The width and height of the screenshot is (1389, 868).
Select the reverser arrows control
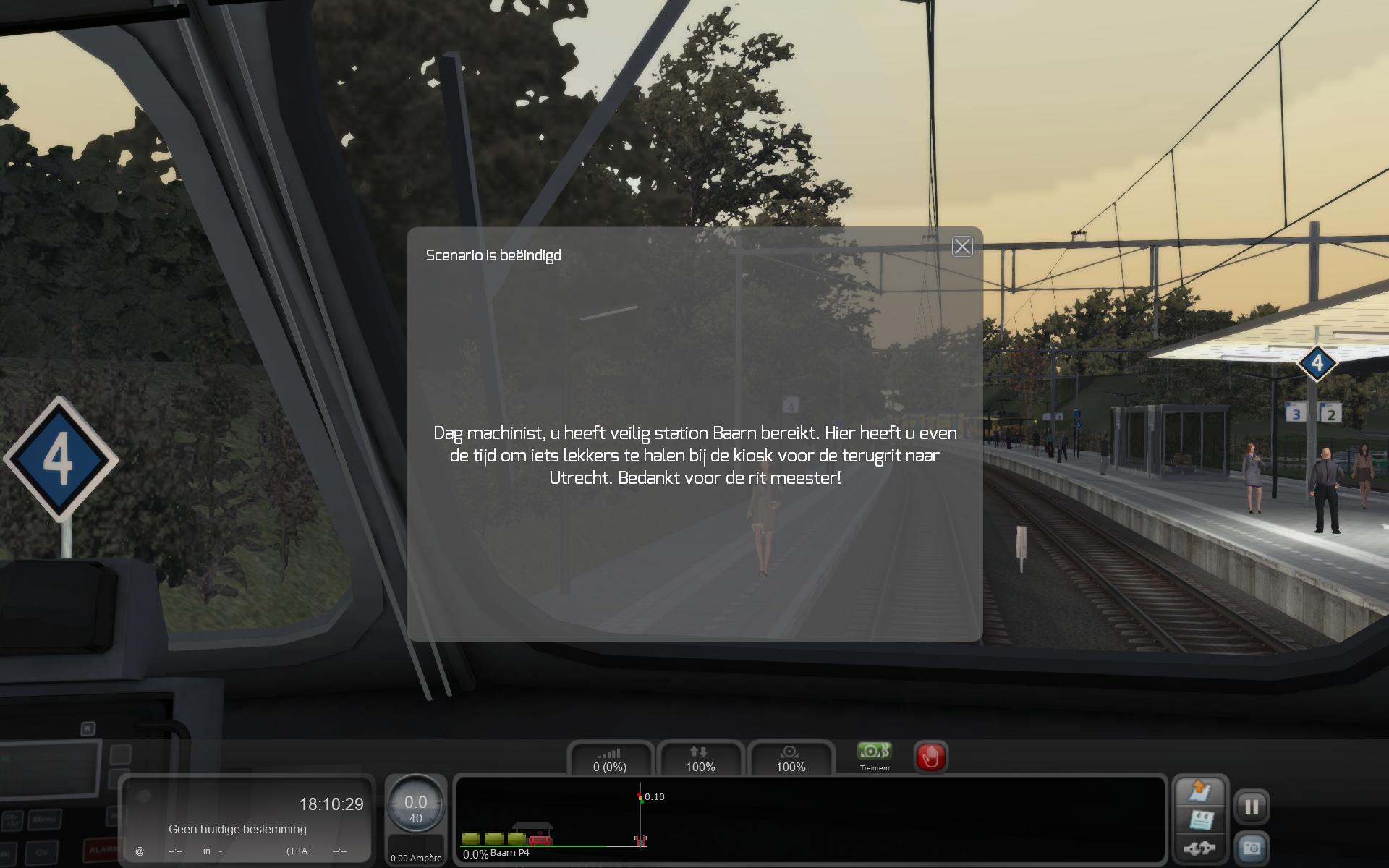[x=700, y=759]
